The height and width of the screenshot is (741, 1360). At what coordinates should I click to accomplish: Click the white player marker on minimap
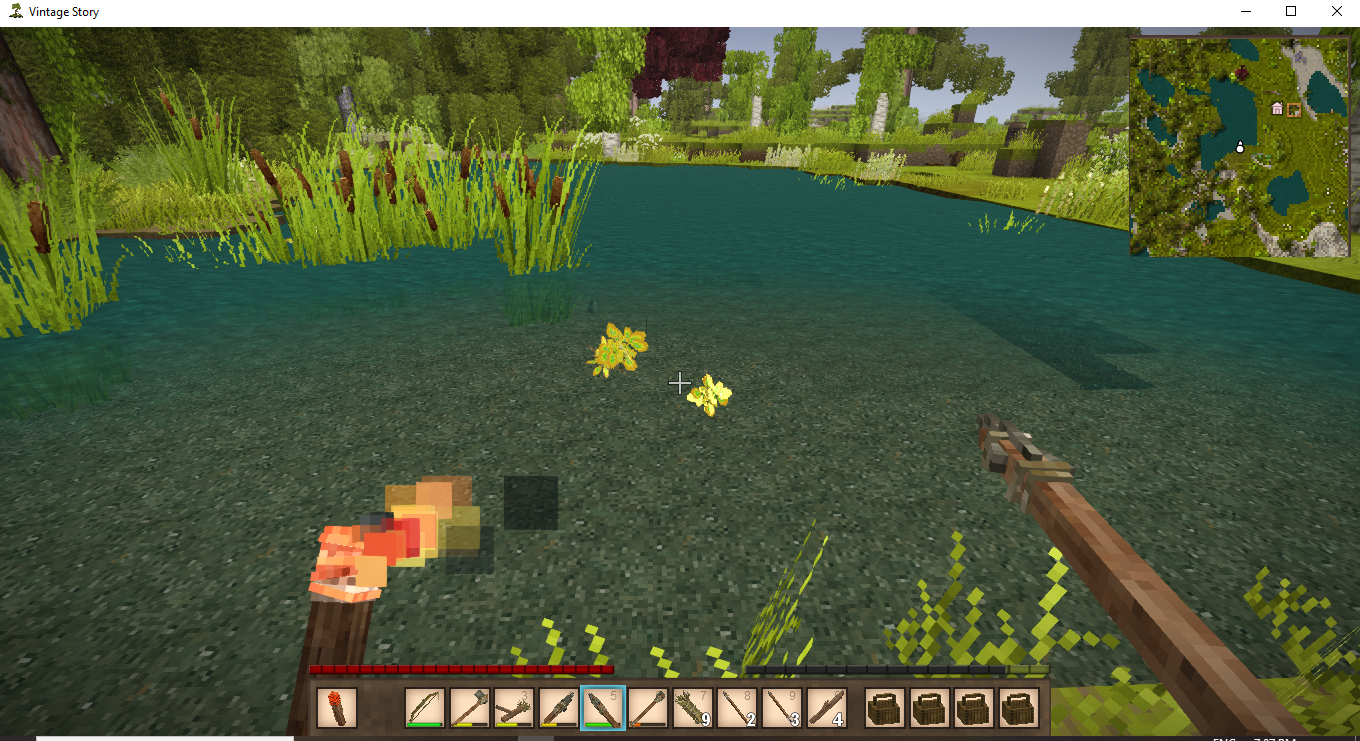point(1240,148)
